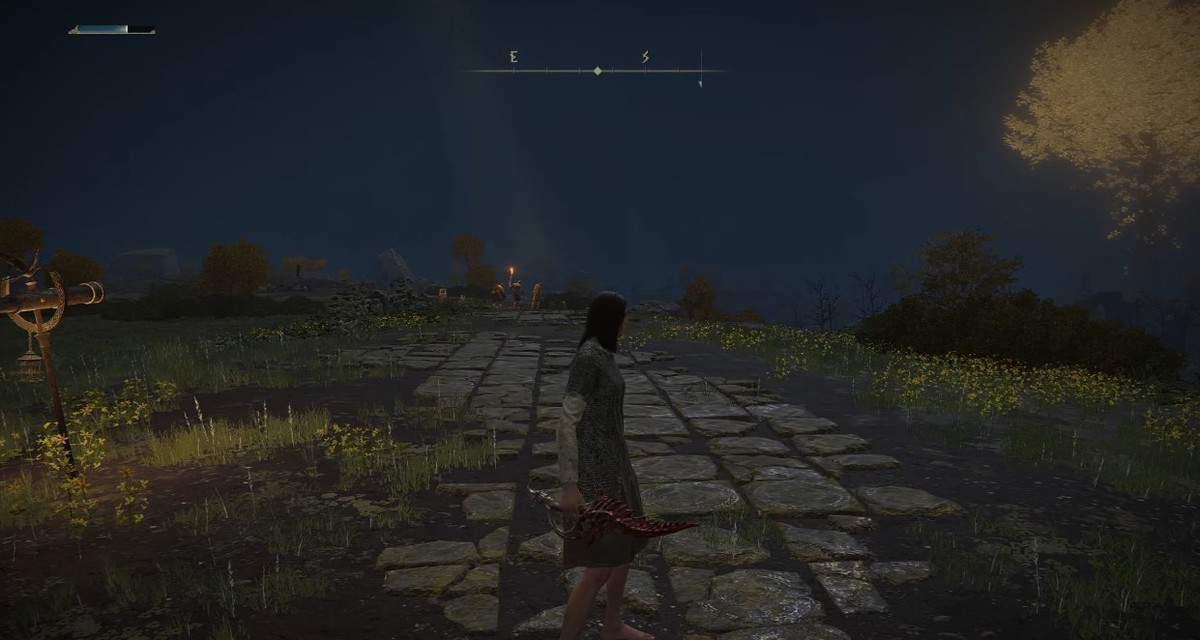Click the compass bar at top
Viewport: 1200px width, 640px height.
597,70
